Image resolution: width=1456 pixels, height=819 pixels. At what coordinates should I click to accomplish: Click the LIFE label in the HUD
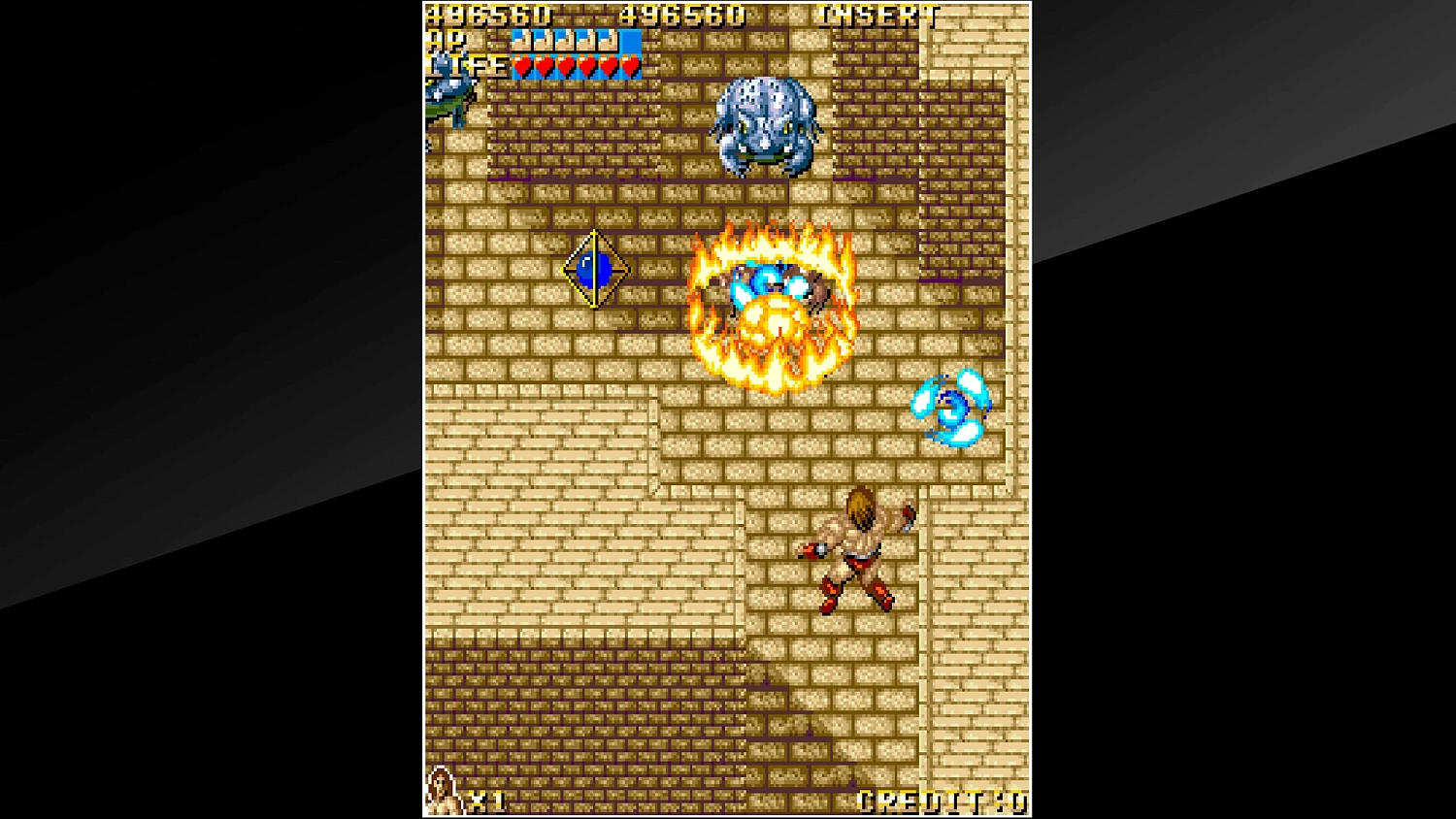[464, 66]
